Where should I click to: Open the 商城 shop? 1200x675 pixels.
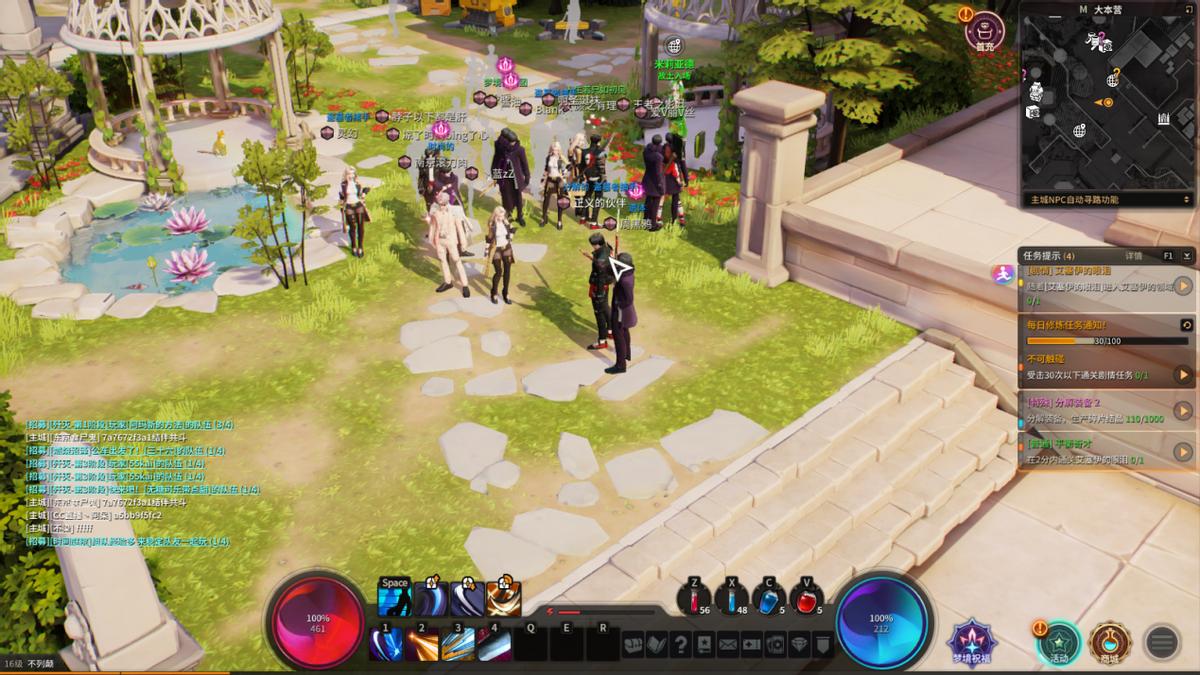point(1109,641)
